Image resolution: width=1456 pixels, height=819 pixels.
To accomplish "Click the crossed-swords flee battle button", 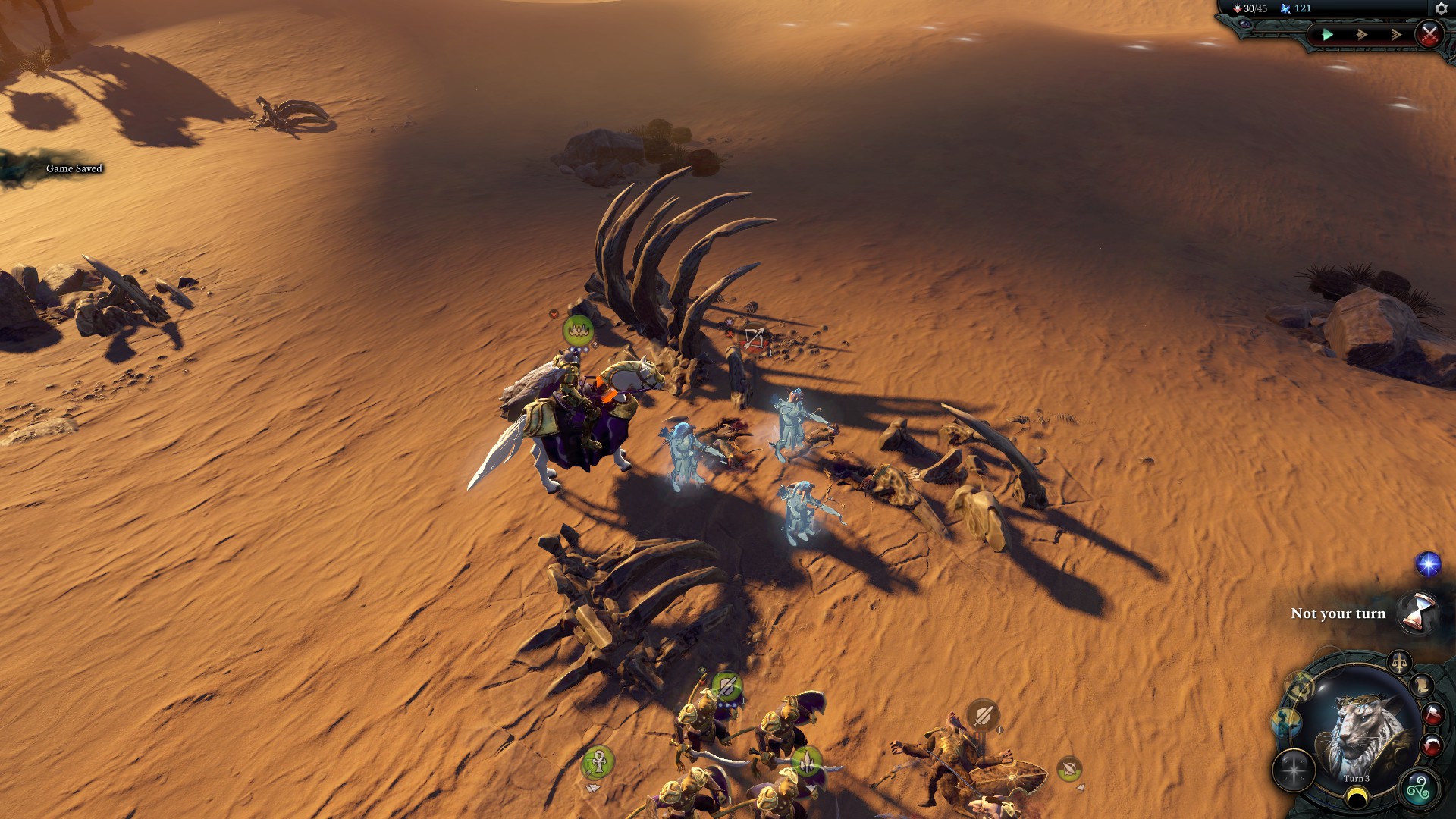I will point(1430,36).
